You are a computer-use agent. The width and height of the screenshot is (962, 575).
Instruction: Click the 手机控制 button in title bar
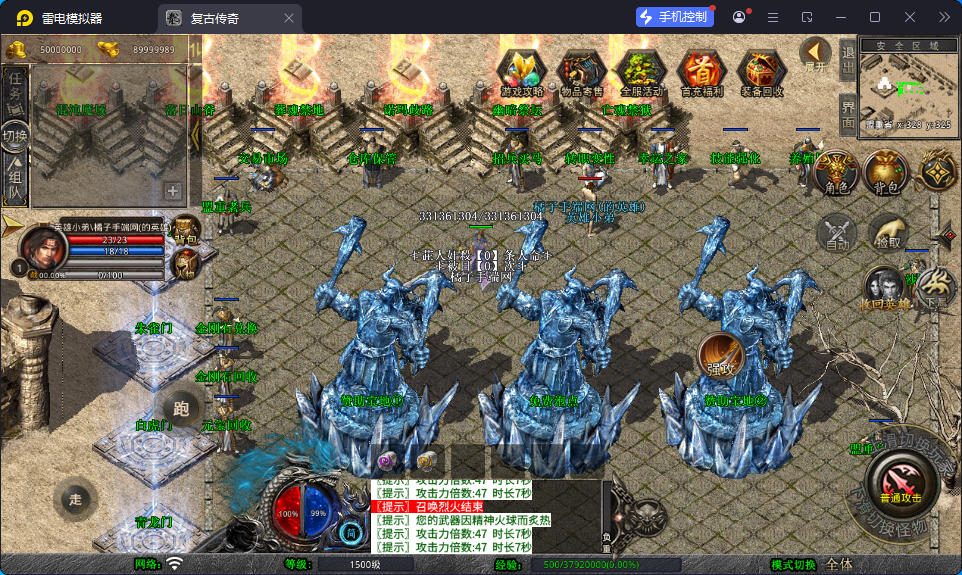[x=674, y=17]
